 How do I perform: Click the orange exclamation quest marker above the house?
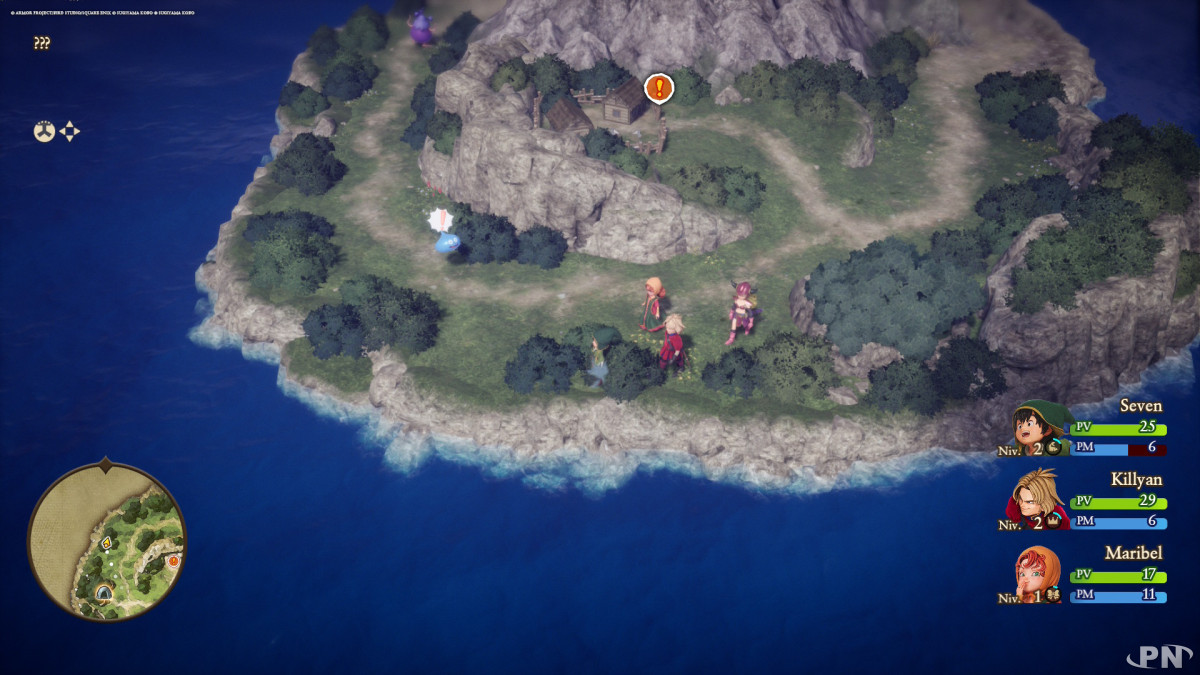coord(658,88)
